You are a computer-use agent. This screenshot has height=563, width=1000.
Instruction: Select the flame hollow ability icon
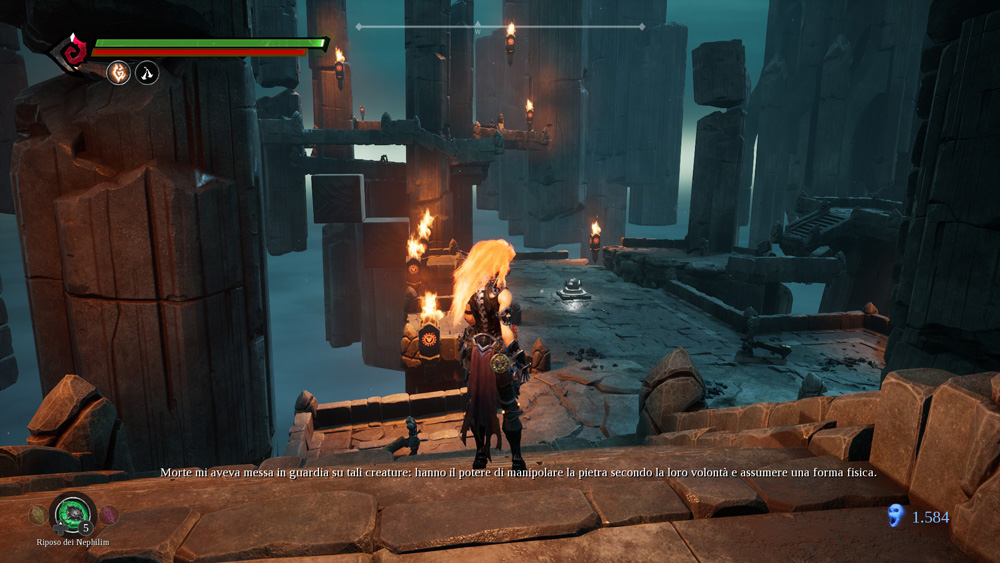click(119, 72)
